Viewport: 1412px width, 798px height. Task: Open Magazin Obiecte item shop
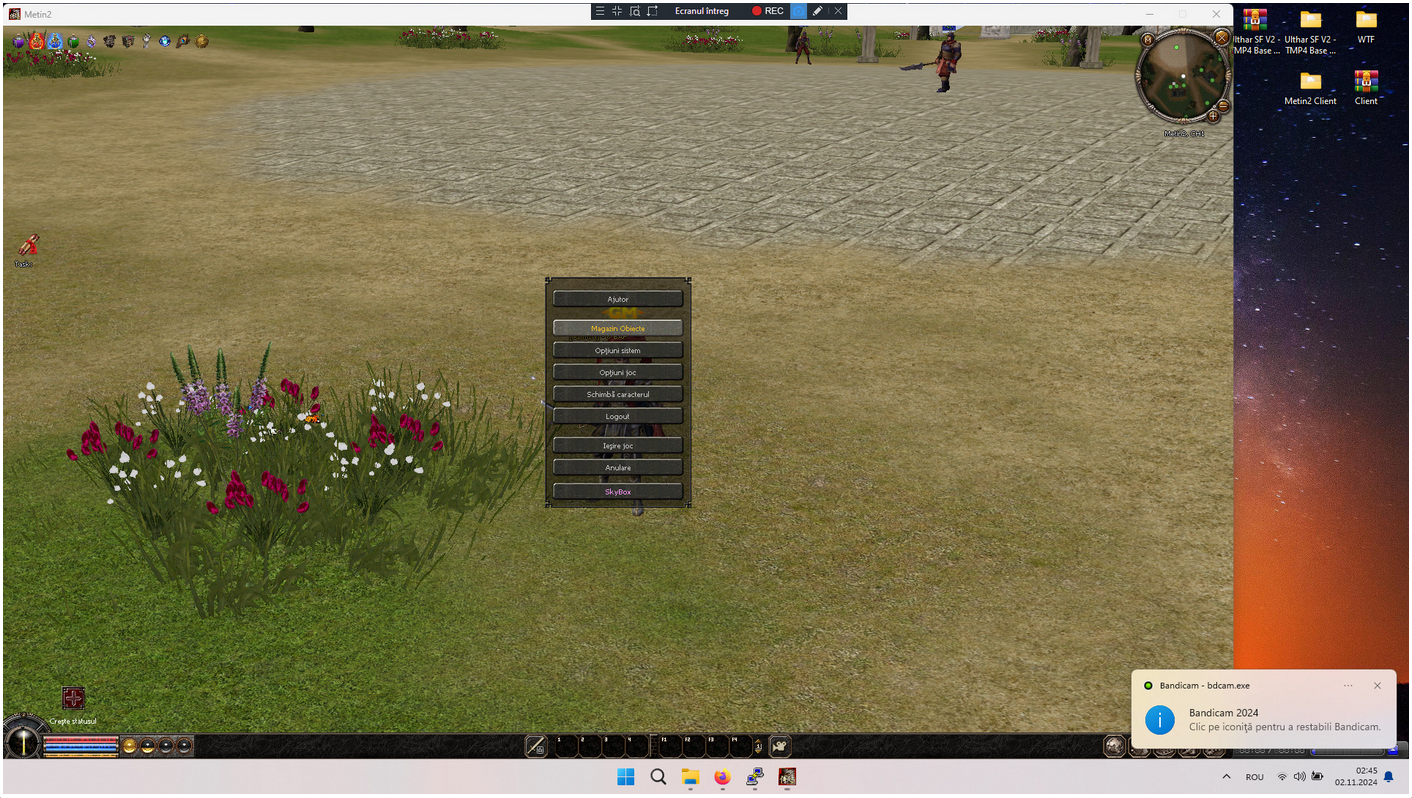[x=618, y=328]
